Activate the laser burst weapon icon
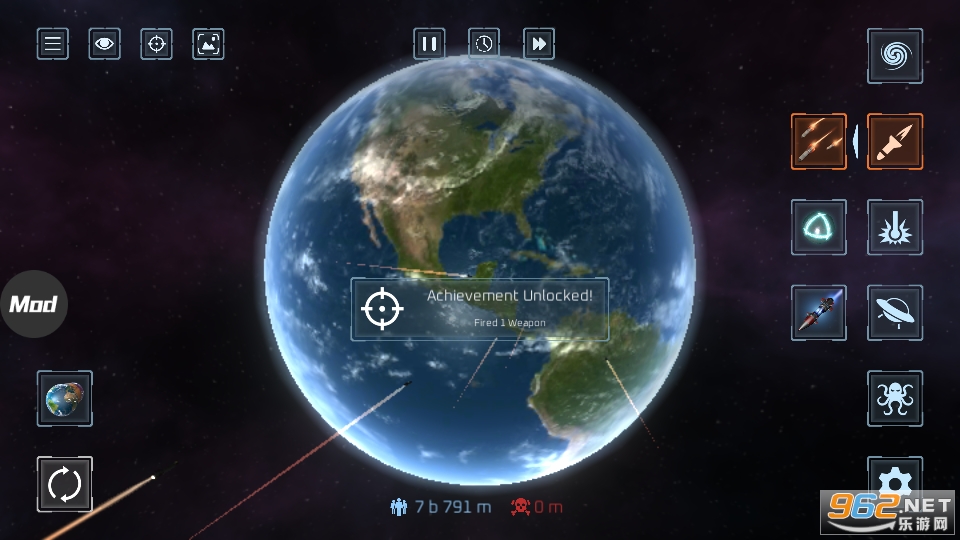Screen dimensions: 960x540 [x=894, y=227]
